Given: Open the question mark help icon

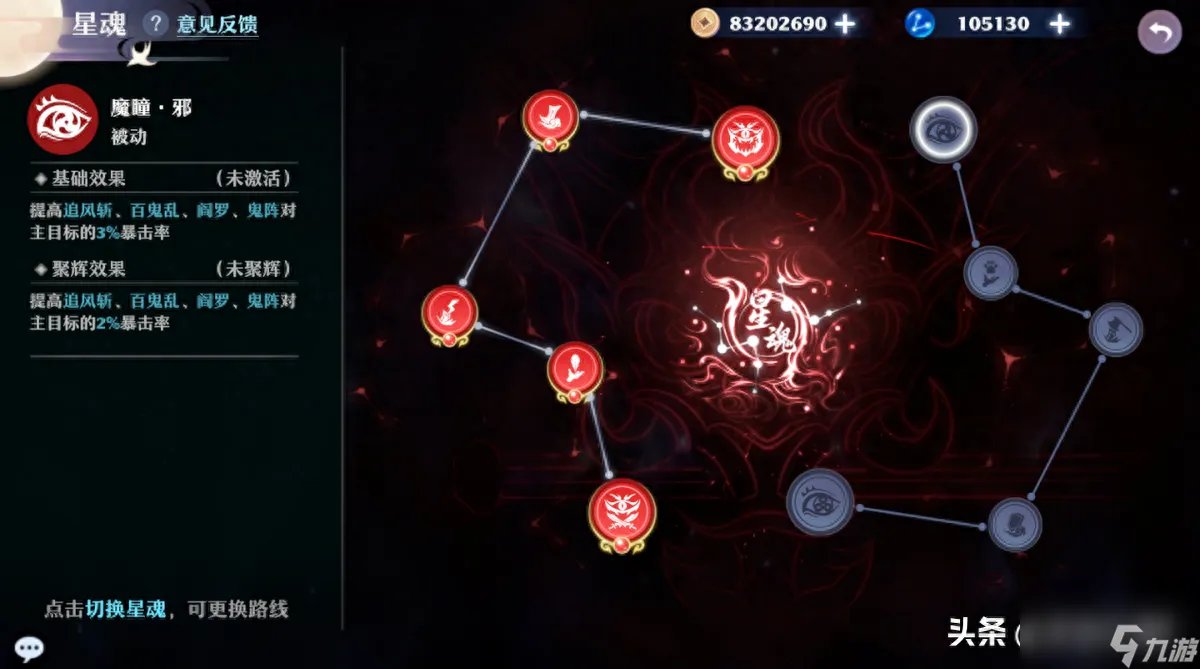Looking at the screenshot, I should point(154,23).
